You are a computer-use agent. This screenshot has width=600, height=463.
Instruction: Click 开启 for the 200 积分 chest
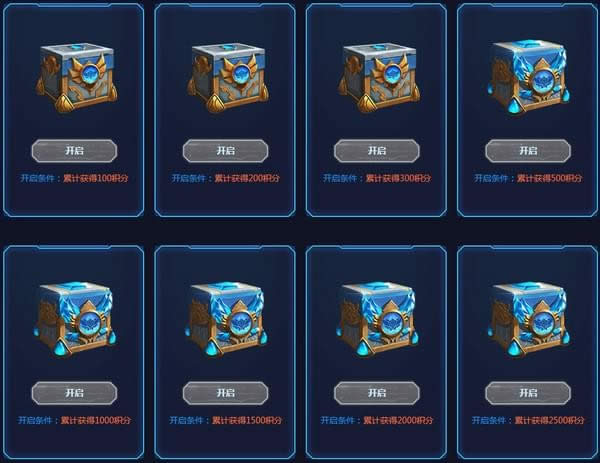pos(225,151)
